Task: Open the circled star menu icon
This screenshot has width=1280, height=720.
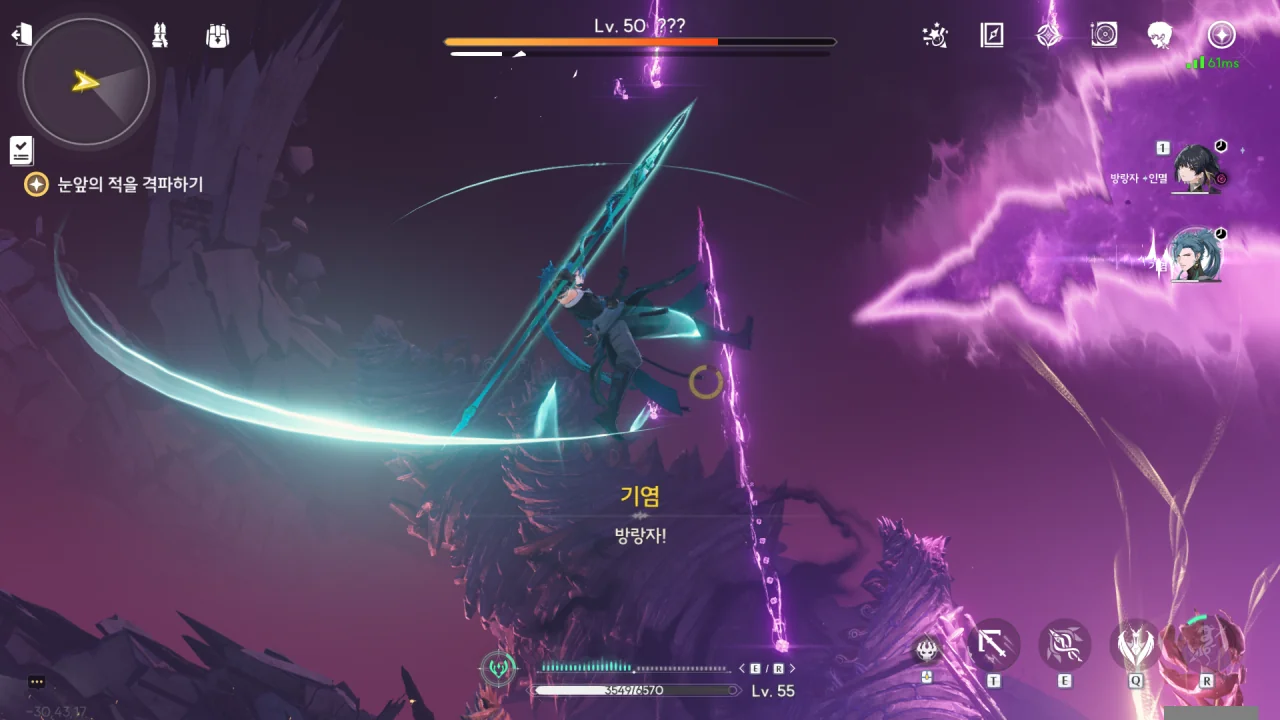Action: point(1220,36)
